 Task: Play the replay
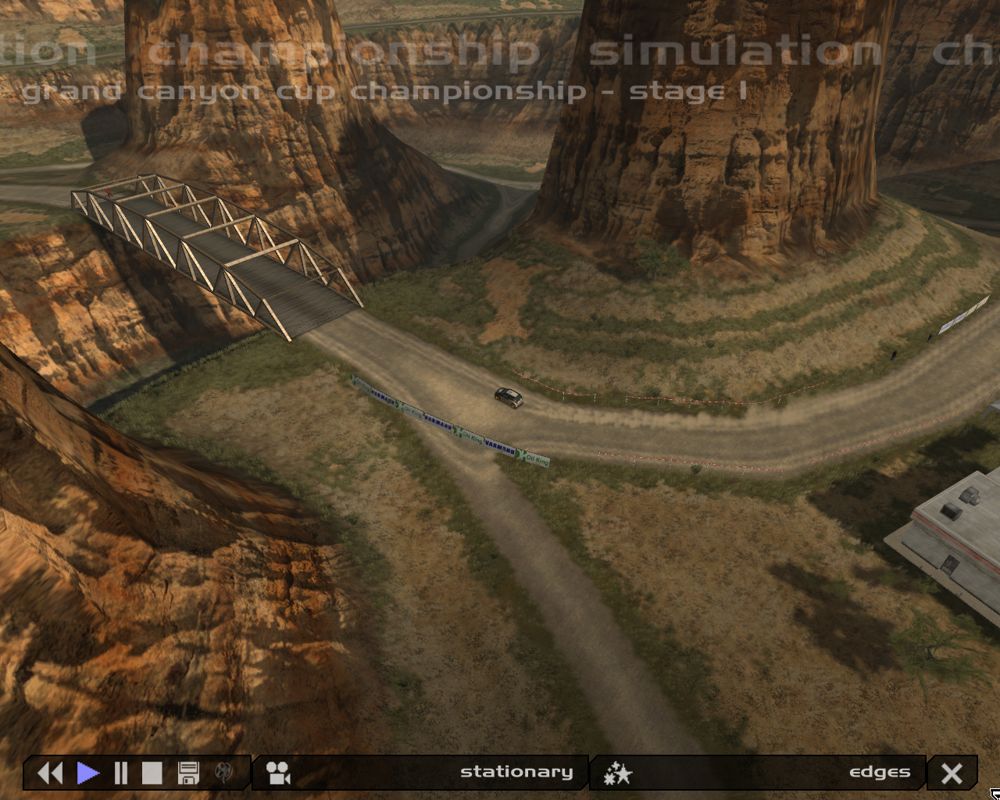pos(88,773)
